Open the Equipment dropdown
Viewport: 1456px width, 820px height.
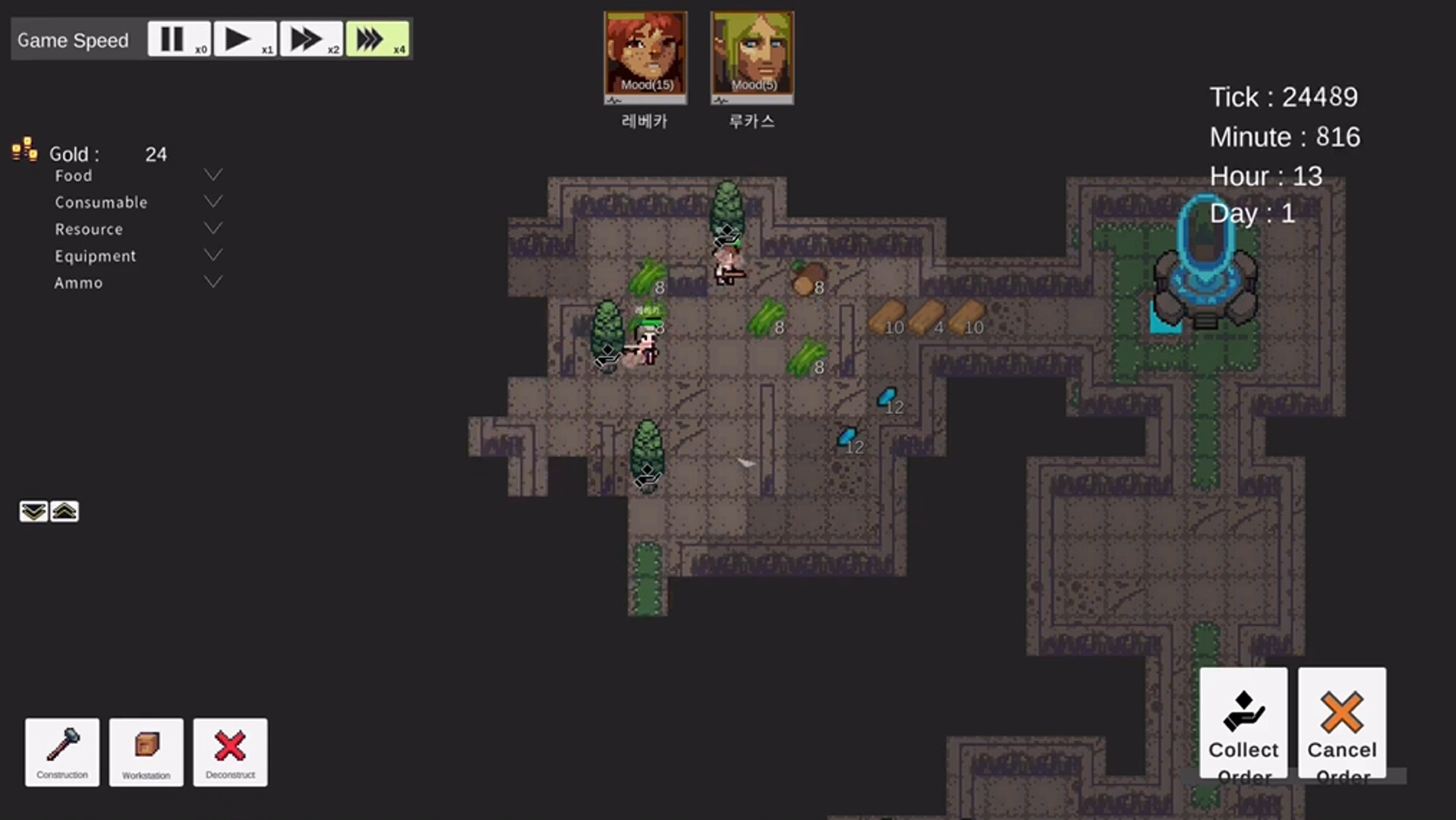(213, 254)
